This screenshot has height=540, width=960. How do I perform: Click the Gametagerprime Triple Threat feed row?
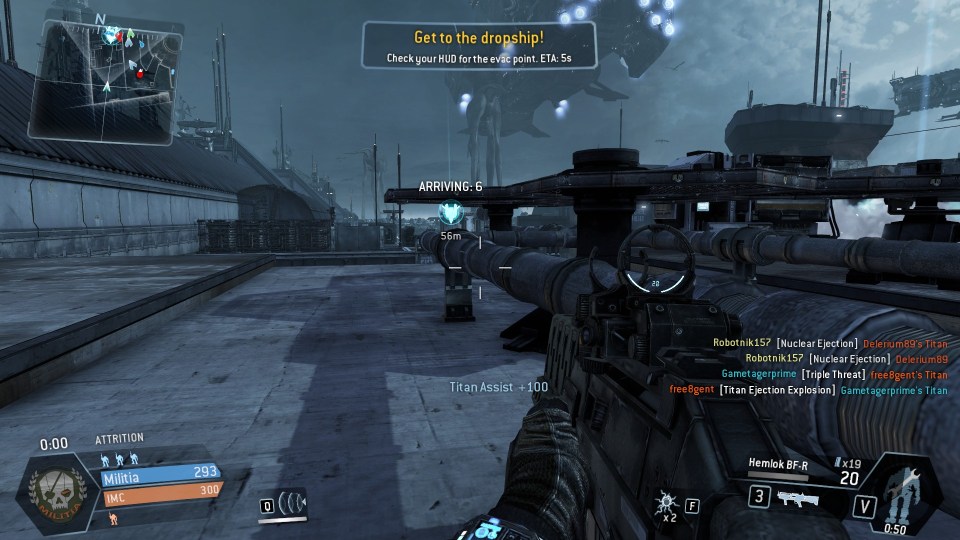coord(834,374)
